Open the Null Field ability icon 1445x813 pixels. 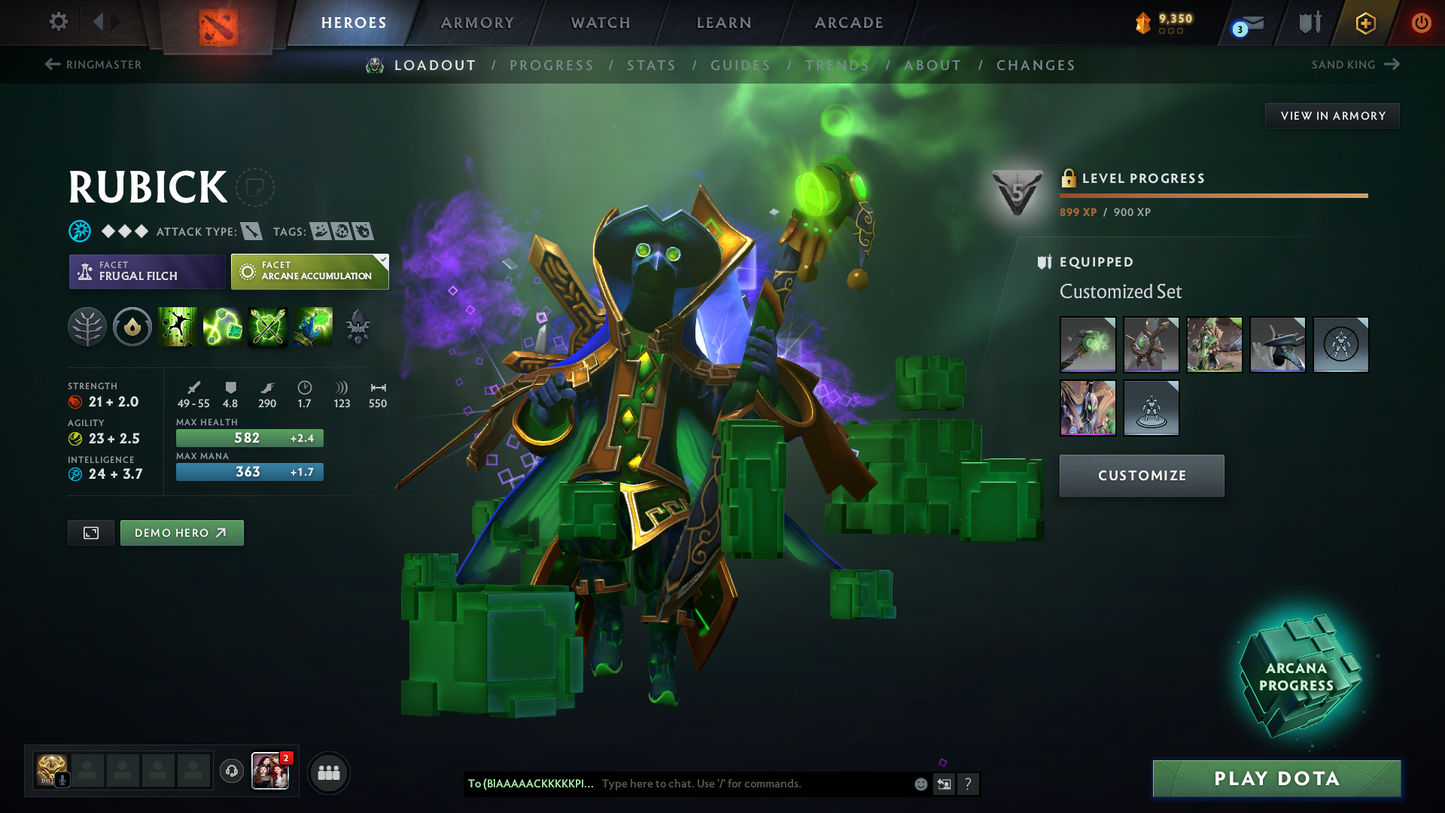267,326
